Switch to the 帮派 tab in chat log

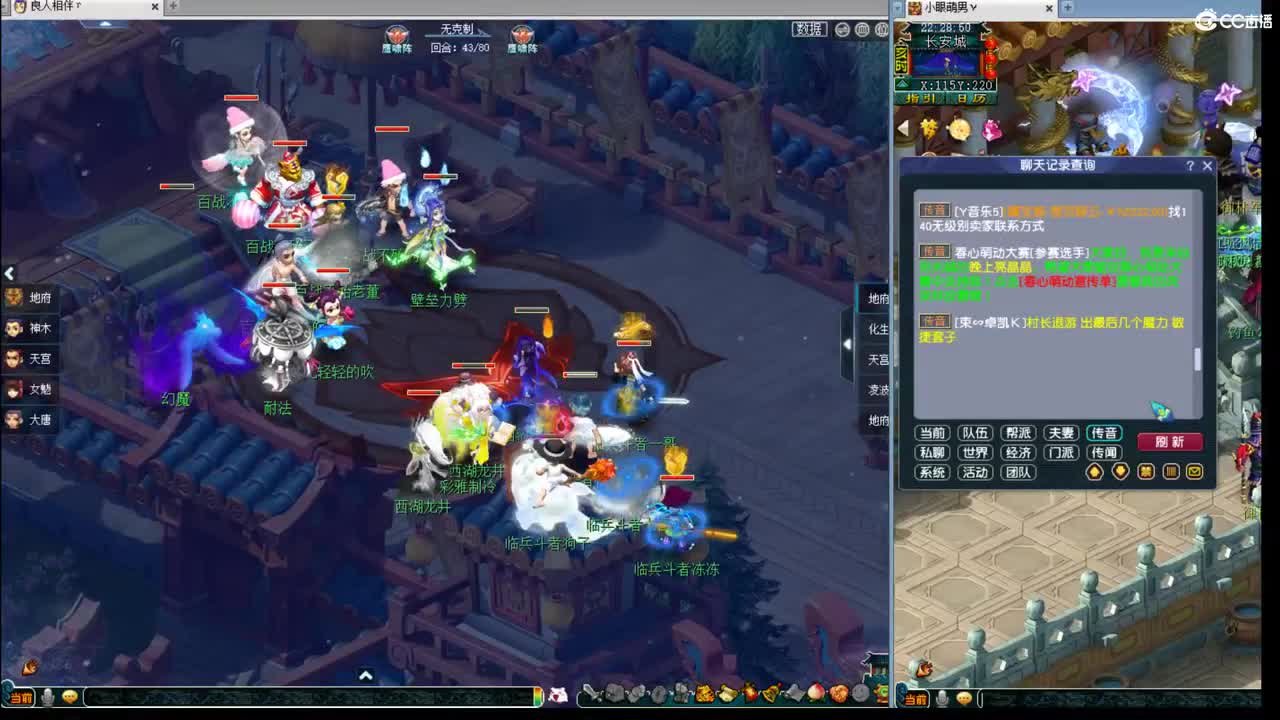point(1020,433)
